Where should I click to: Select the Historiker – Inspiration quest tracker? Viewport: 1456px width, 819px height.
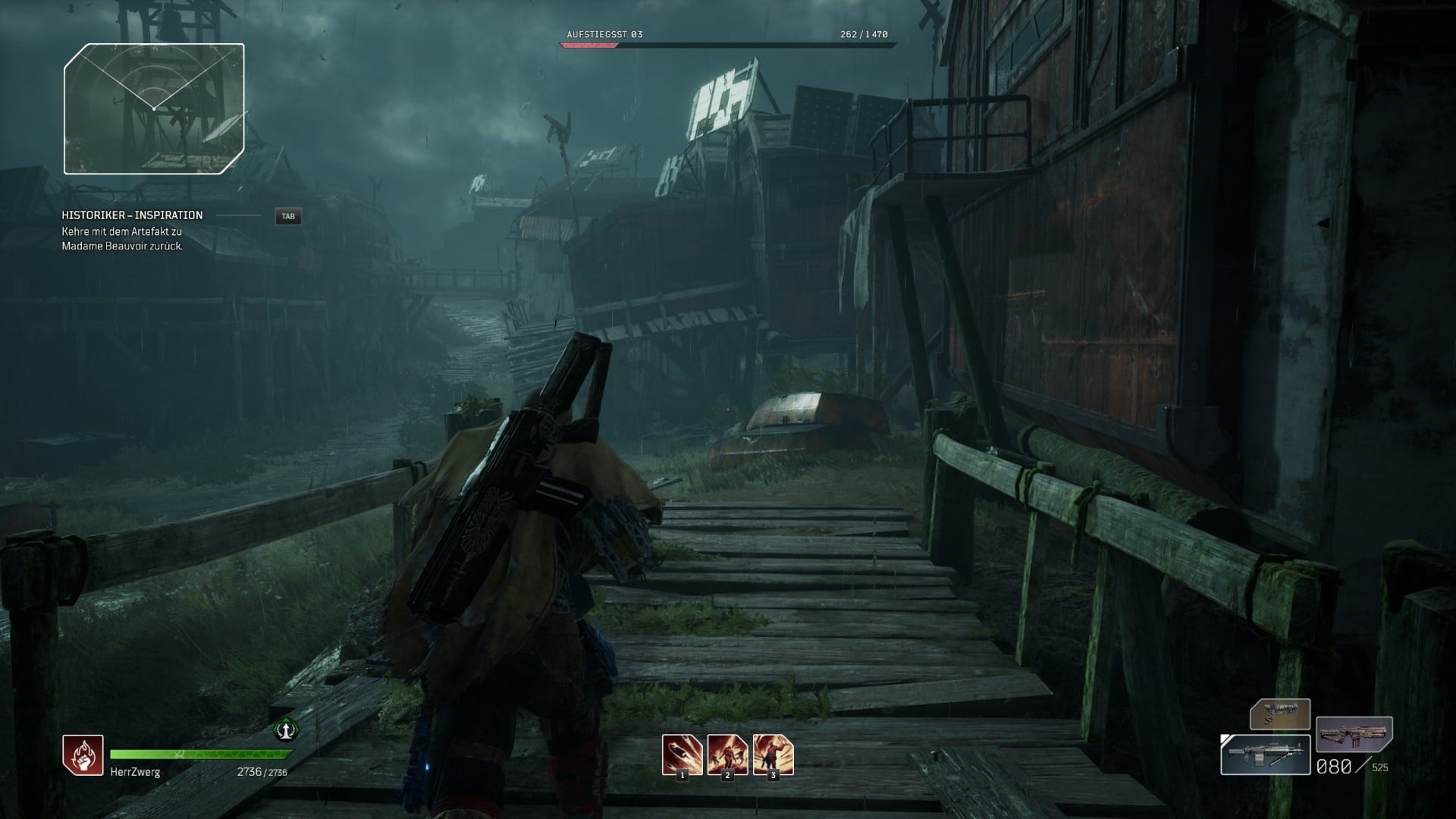[133, 215]
